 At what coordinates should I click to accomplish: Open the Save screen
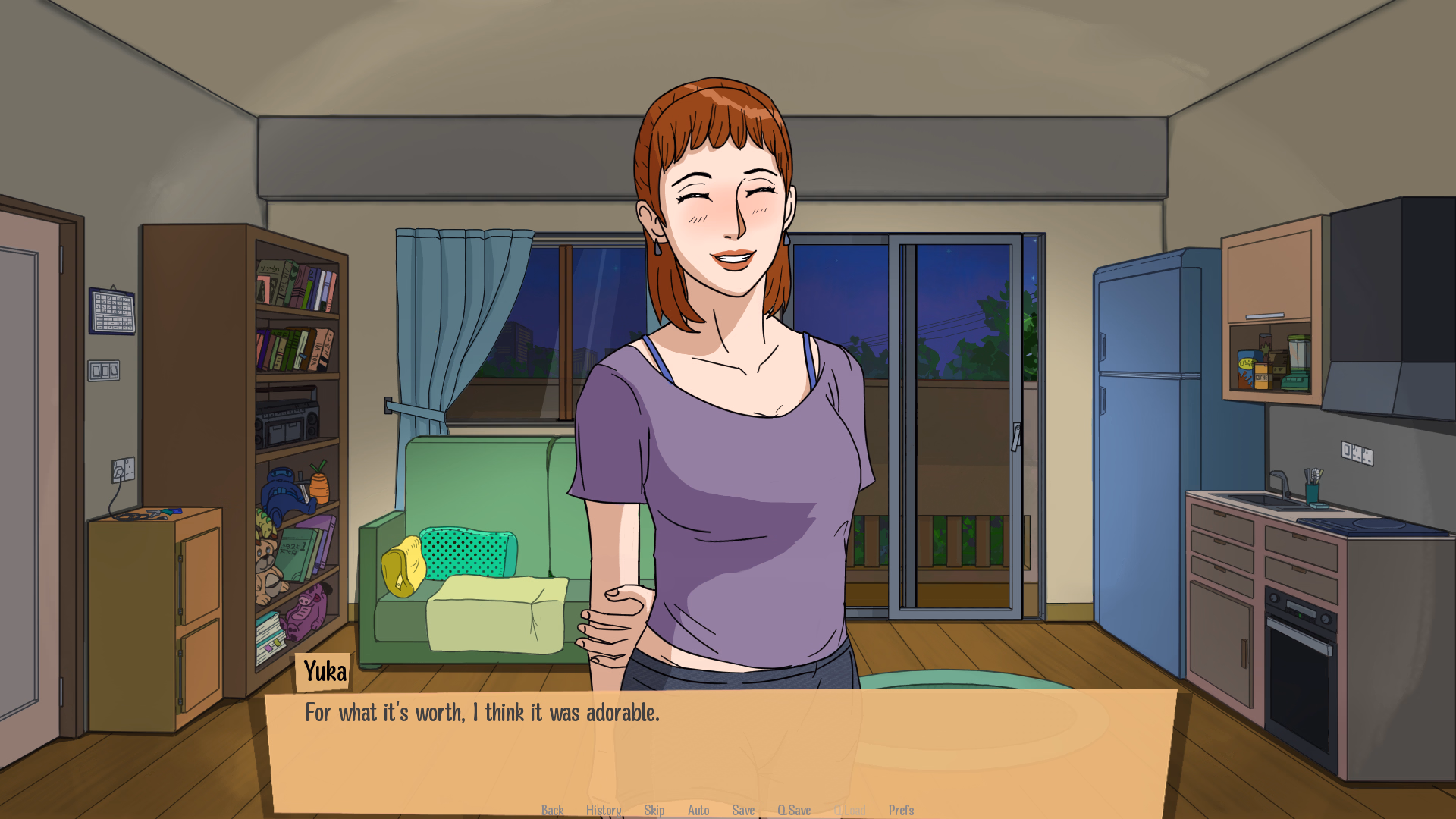(743, 810)
